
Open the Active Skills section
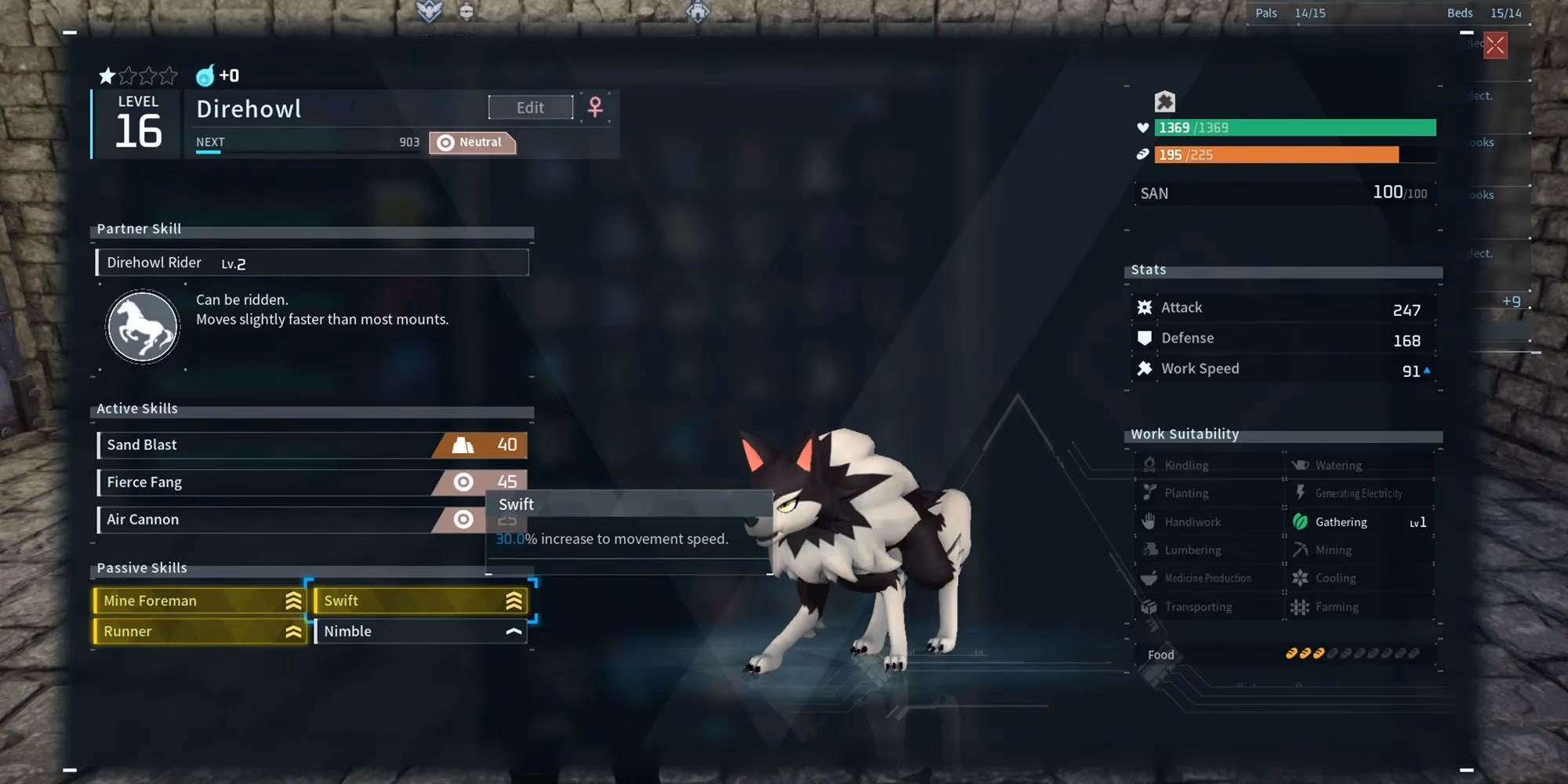tap(137, 408)
